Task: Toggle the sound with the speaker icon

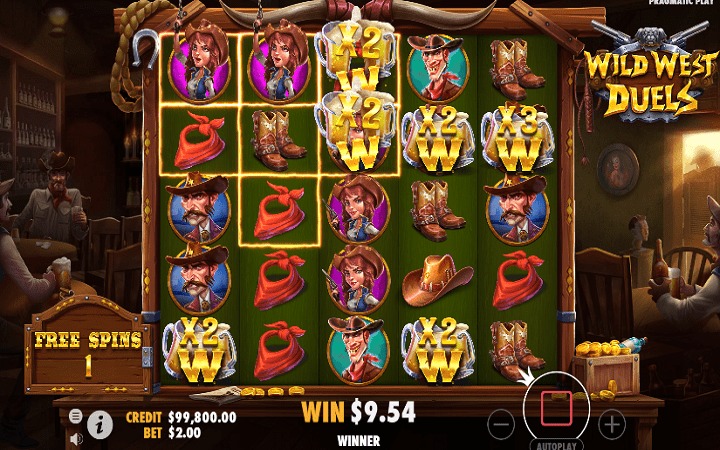Action: coord(76,438)
